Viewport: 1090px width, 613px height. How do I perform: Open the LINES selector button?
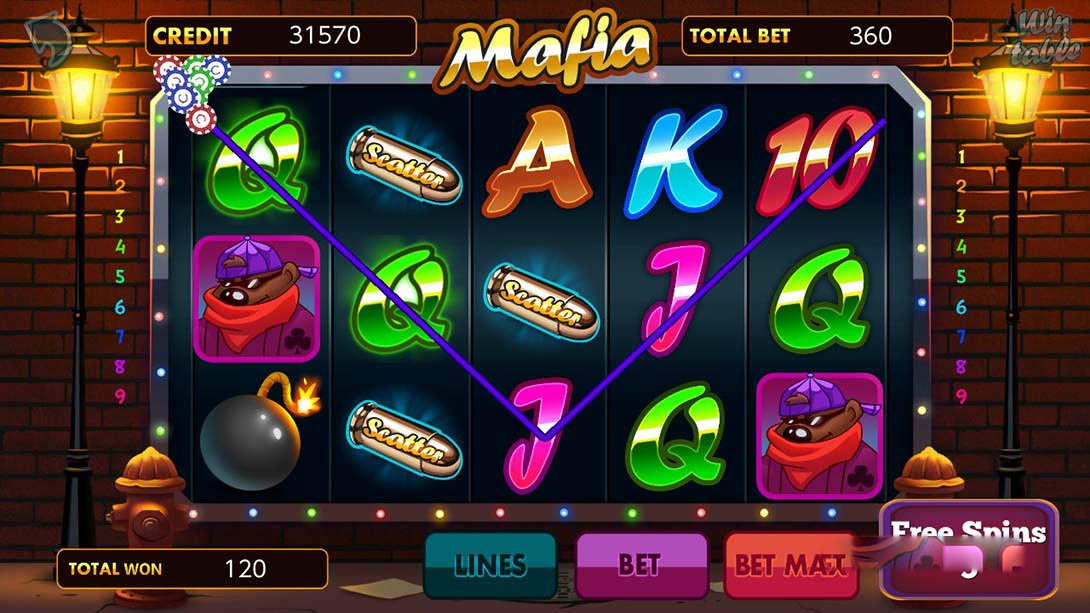pyautogui.click(x=490, y=564)
